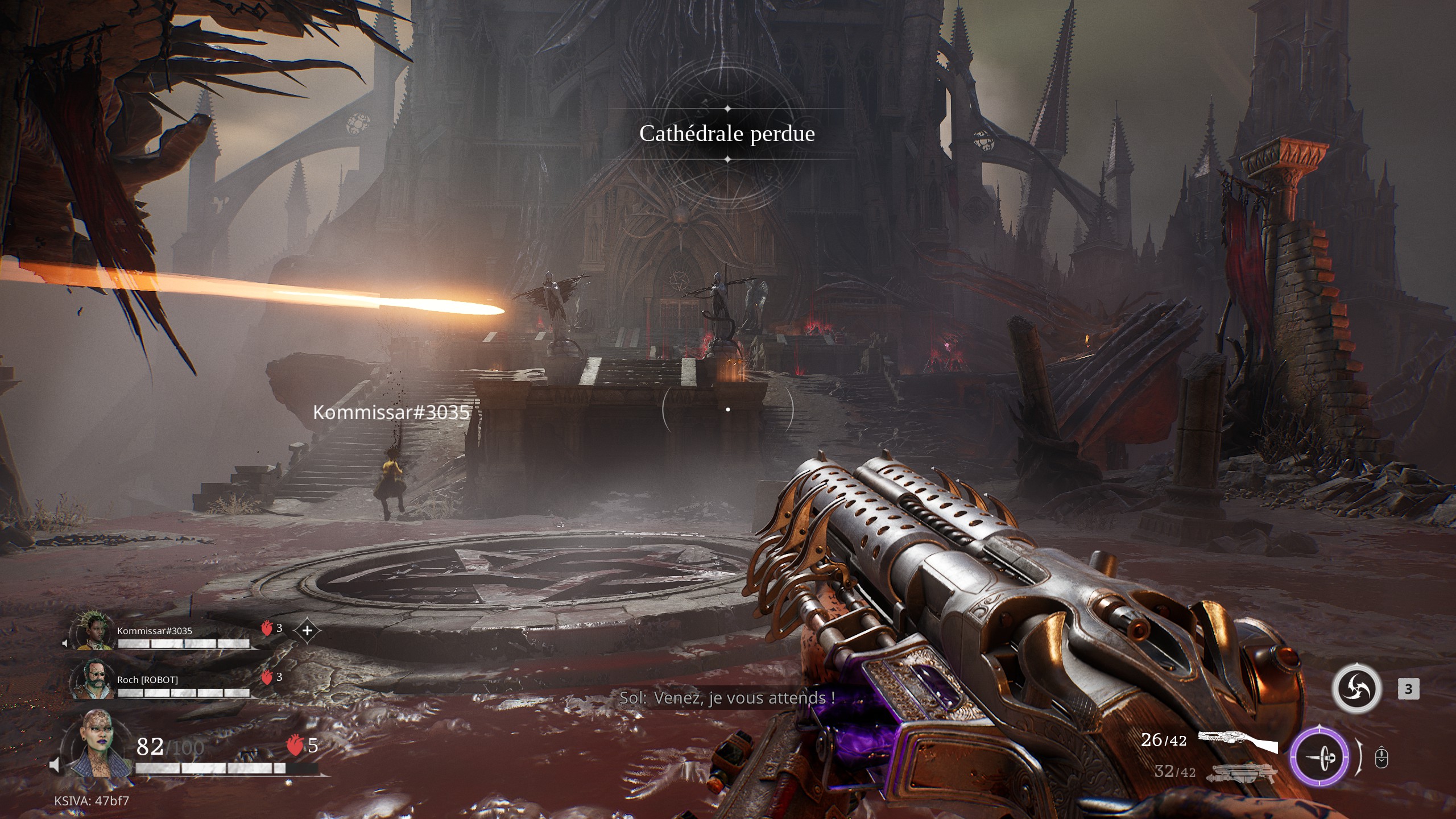This screenshot has height=819, width=1456.
Task: Select the primary shotgun weapon icon
Action: click(x=1238, y=742)
